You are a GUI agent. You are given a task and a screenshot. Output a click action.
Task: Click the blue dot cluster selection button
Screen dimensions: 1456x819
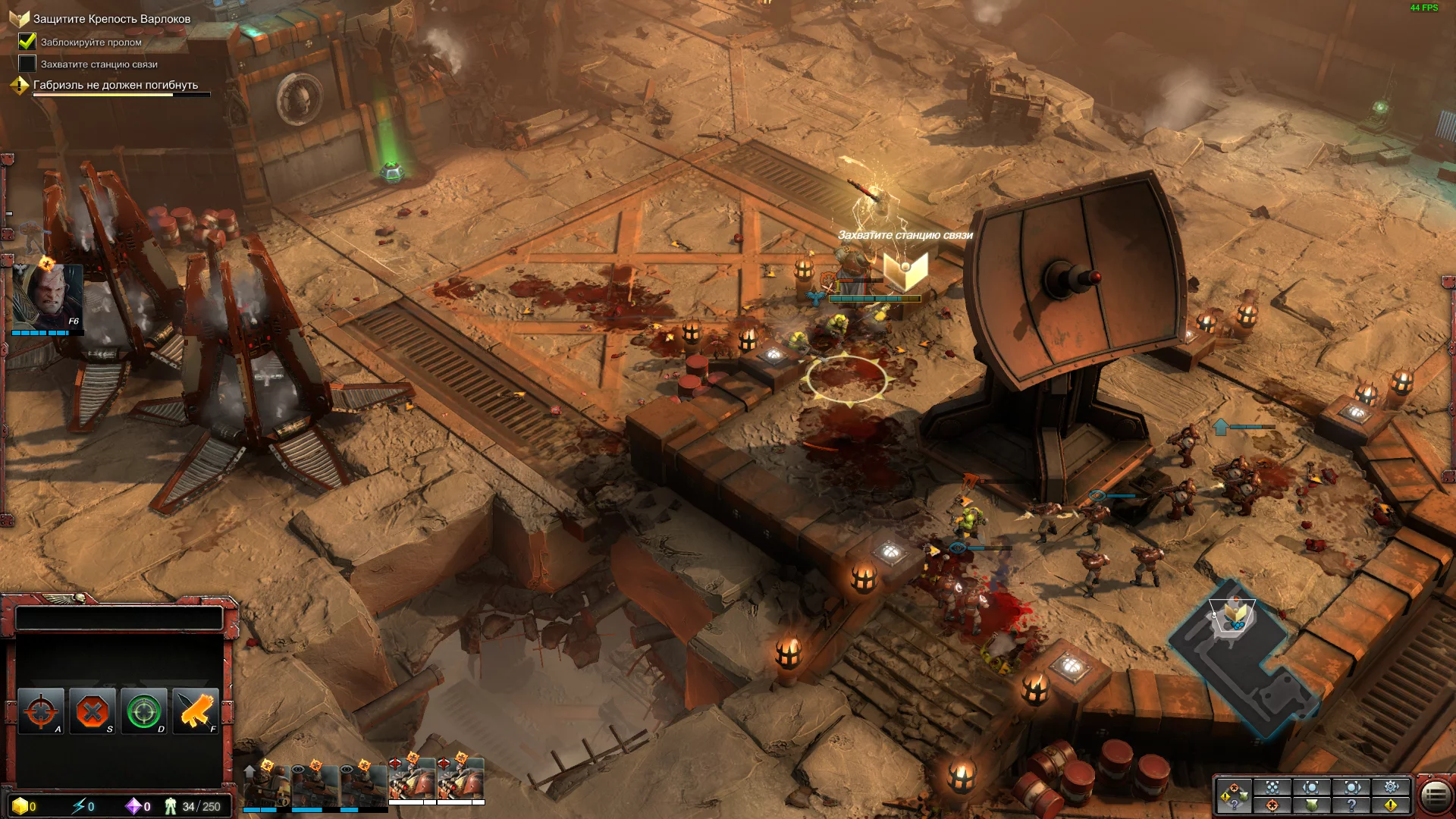(x=1272, y=787)
